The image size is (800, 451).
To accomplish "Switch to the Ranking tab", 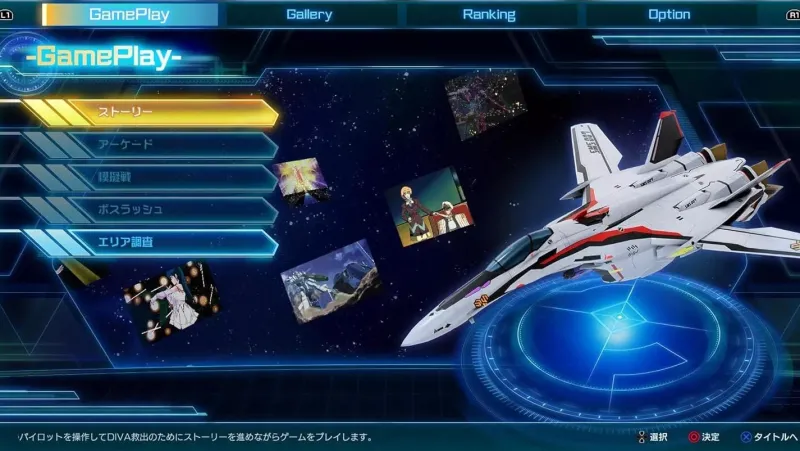I will coord(489,14).
